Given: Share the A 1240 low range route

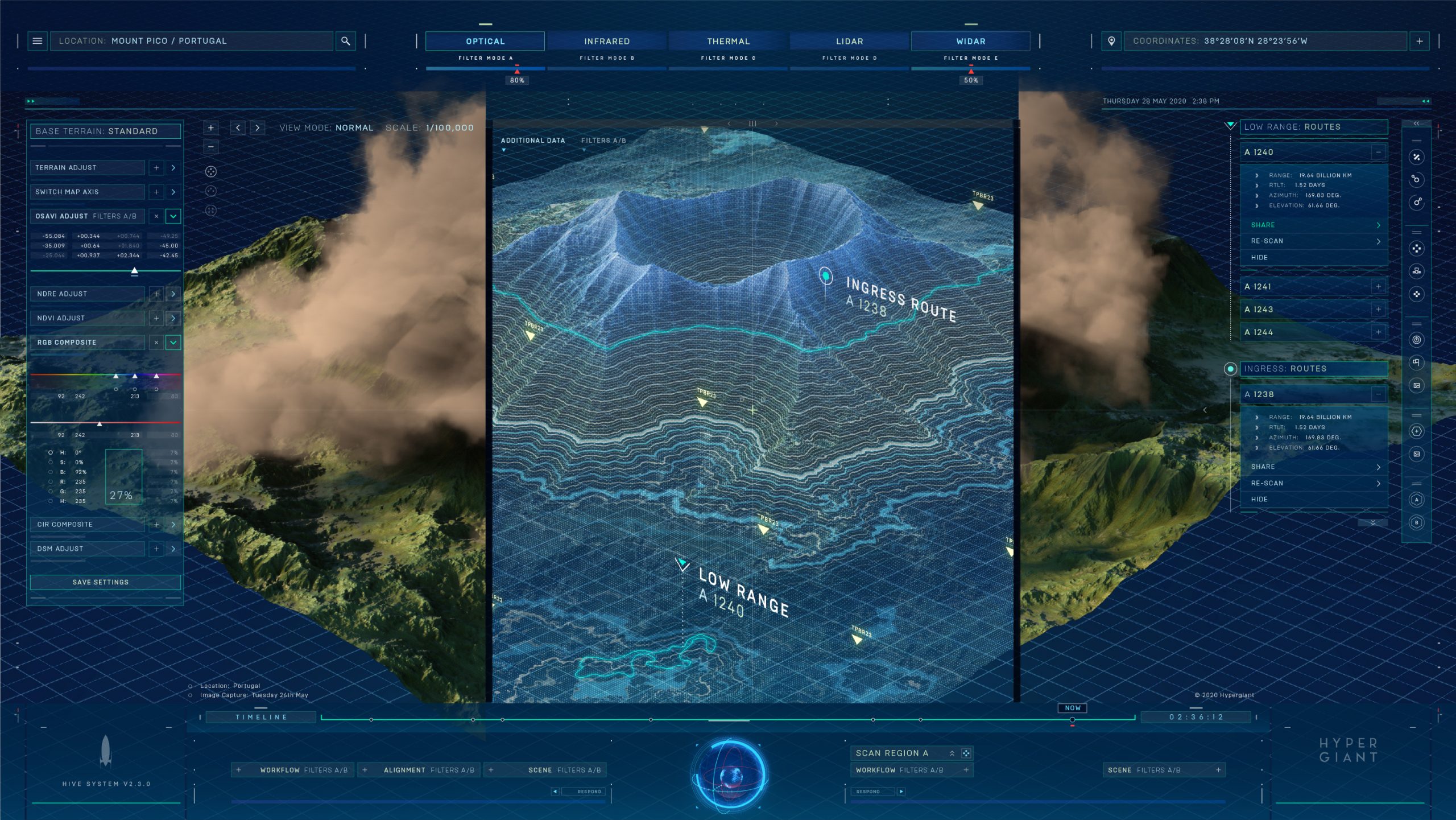Looking at the screenshot, I should coord(1314,225).
